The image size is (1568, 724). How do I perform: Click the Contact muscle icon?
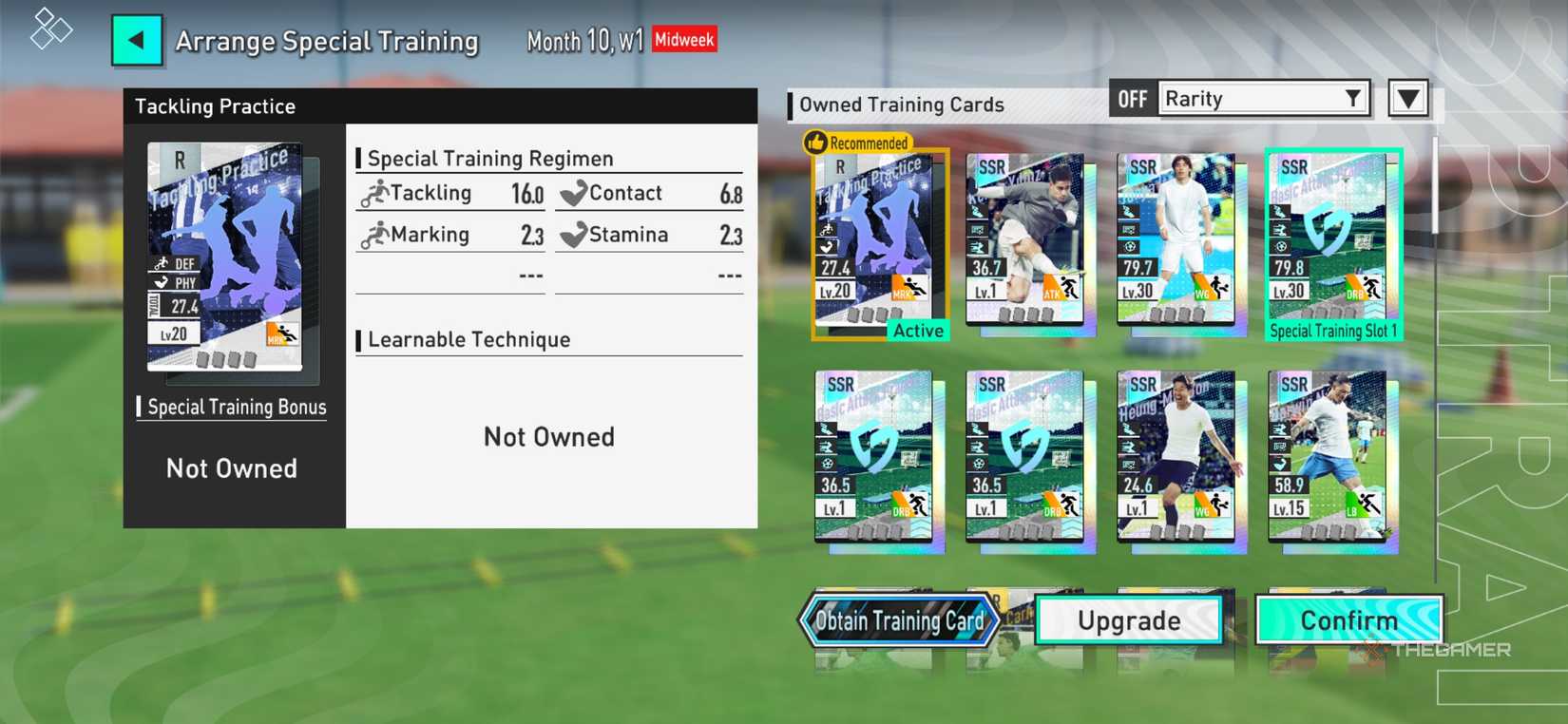pos(573,194)
